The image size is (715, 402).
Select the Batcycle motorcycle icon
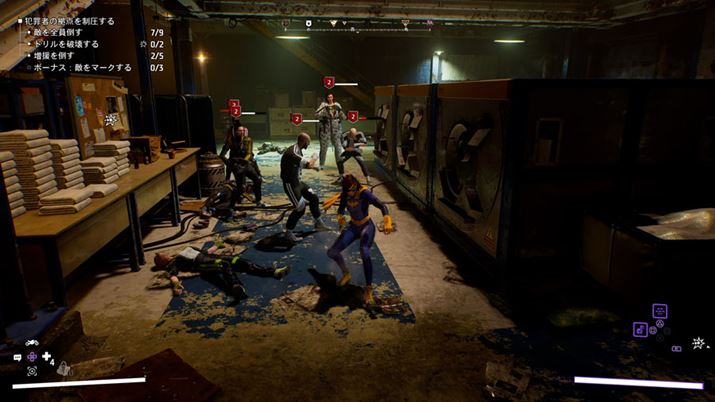pos(31,343)
